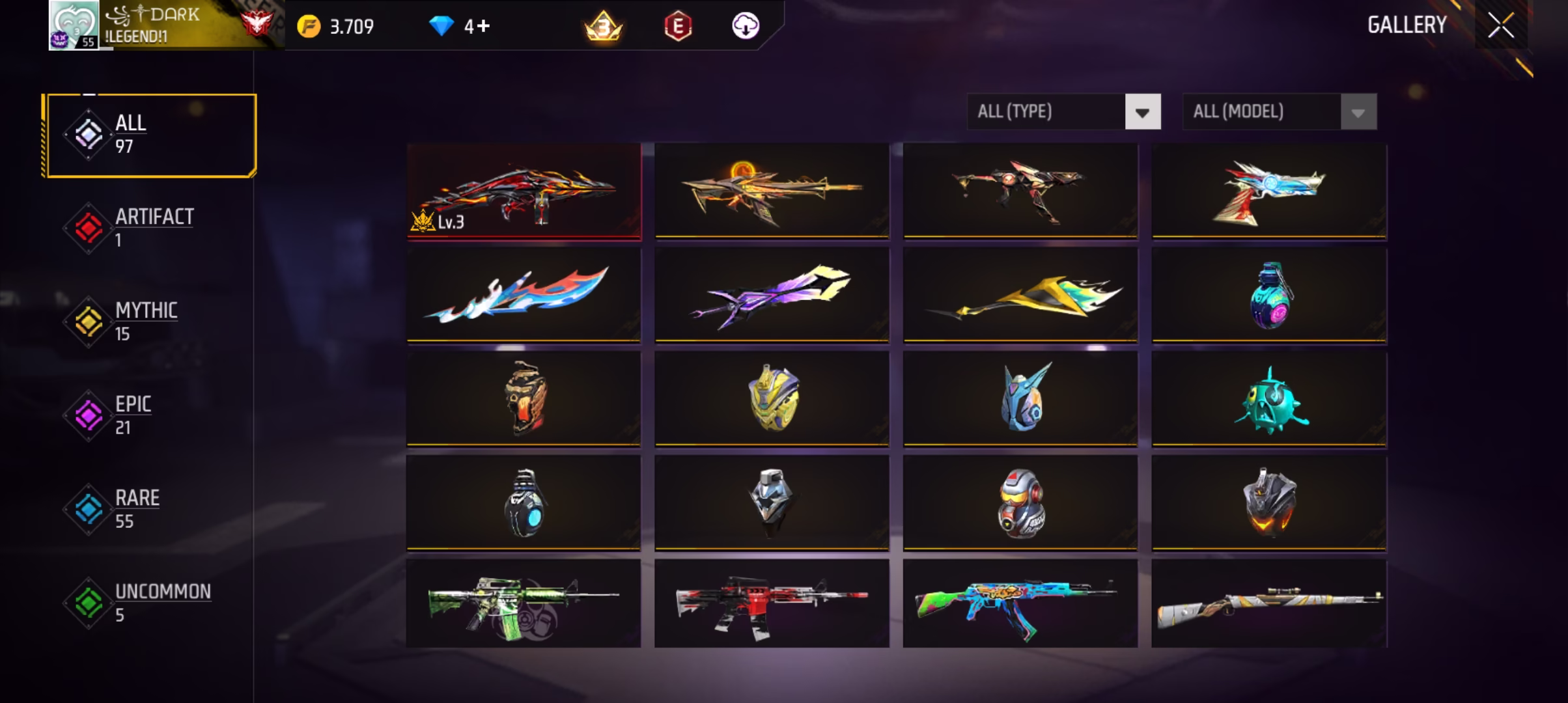Close the Gallery screen

(1500, 26)
